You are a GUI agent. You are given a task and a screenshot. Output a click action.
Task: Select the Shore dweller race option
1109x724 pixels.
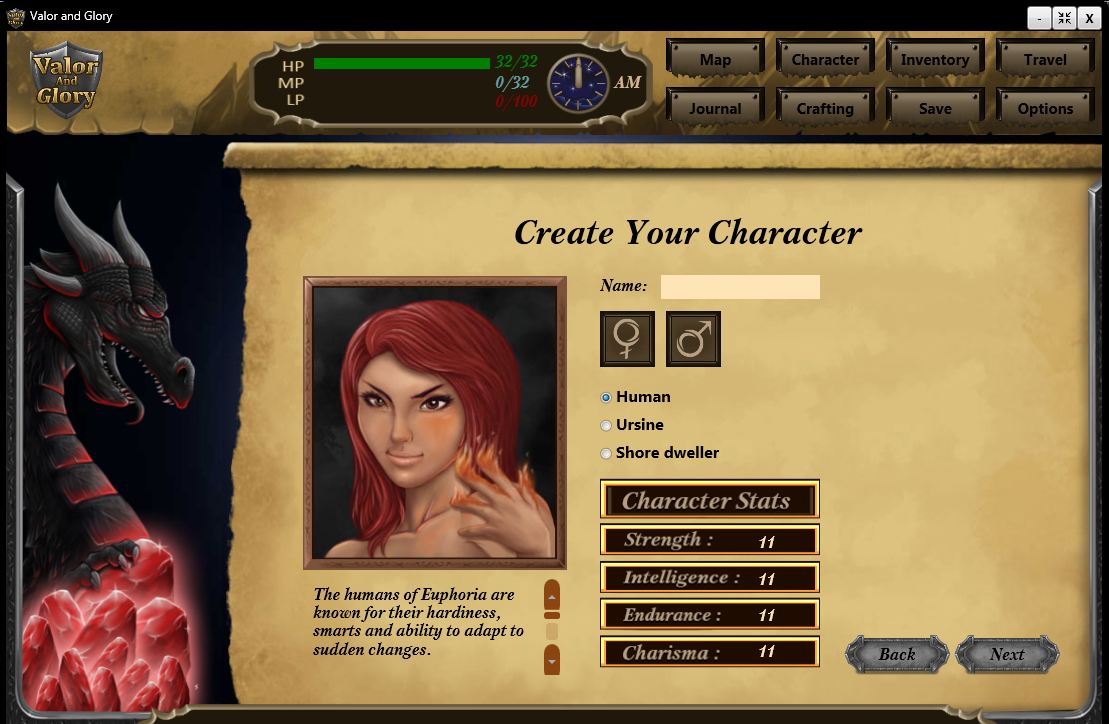point(606,453)
